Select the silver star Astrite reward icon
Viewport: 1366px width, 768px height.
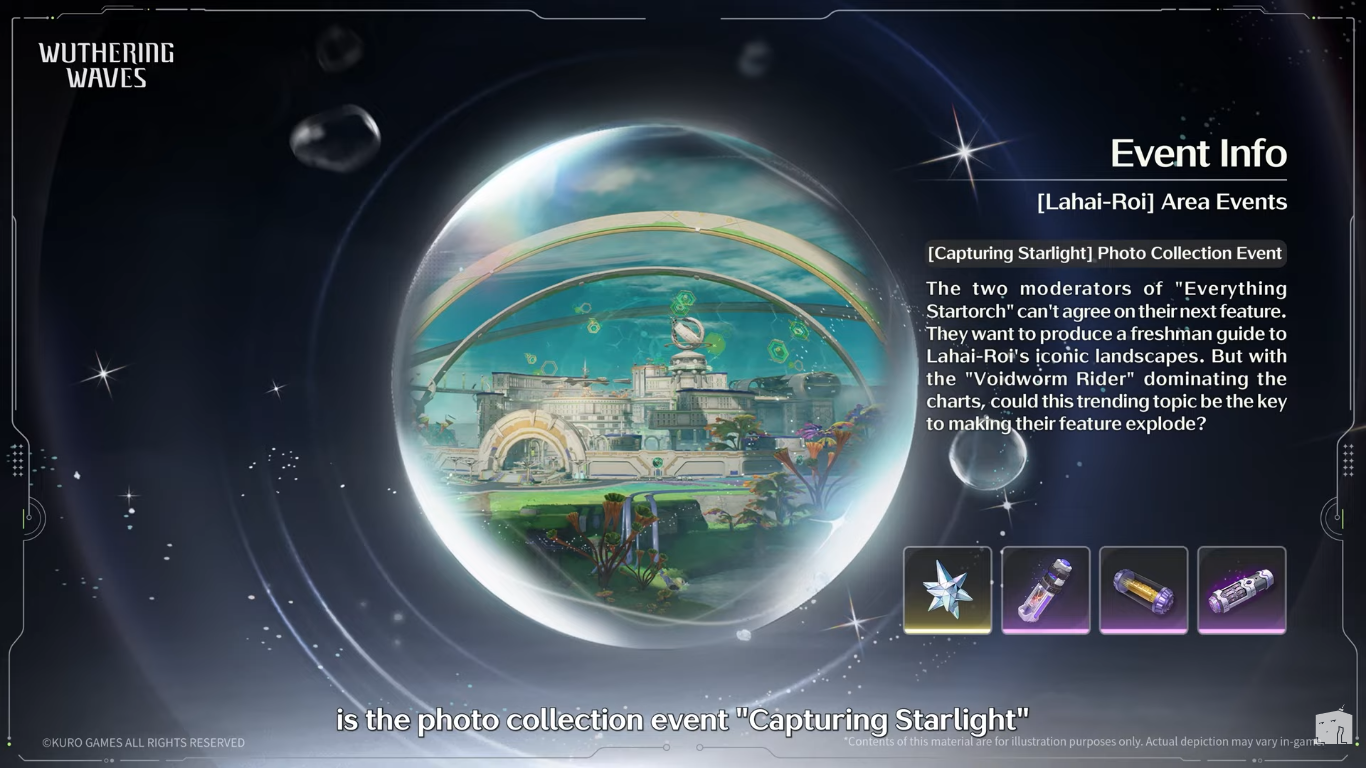pyautogui.click(x=947, y=589)
